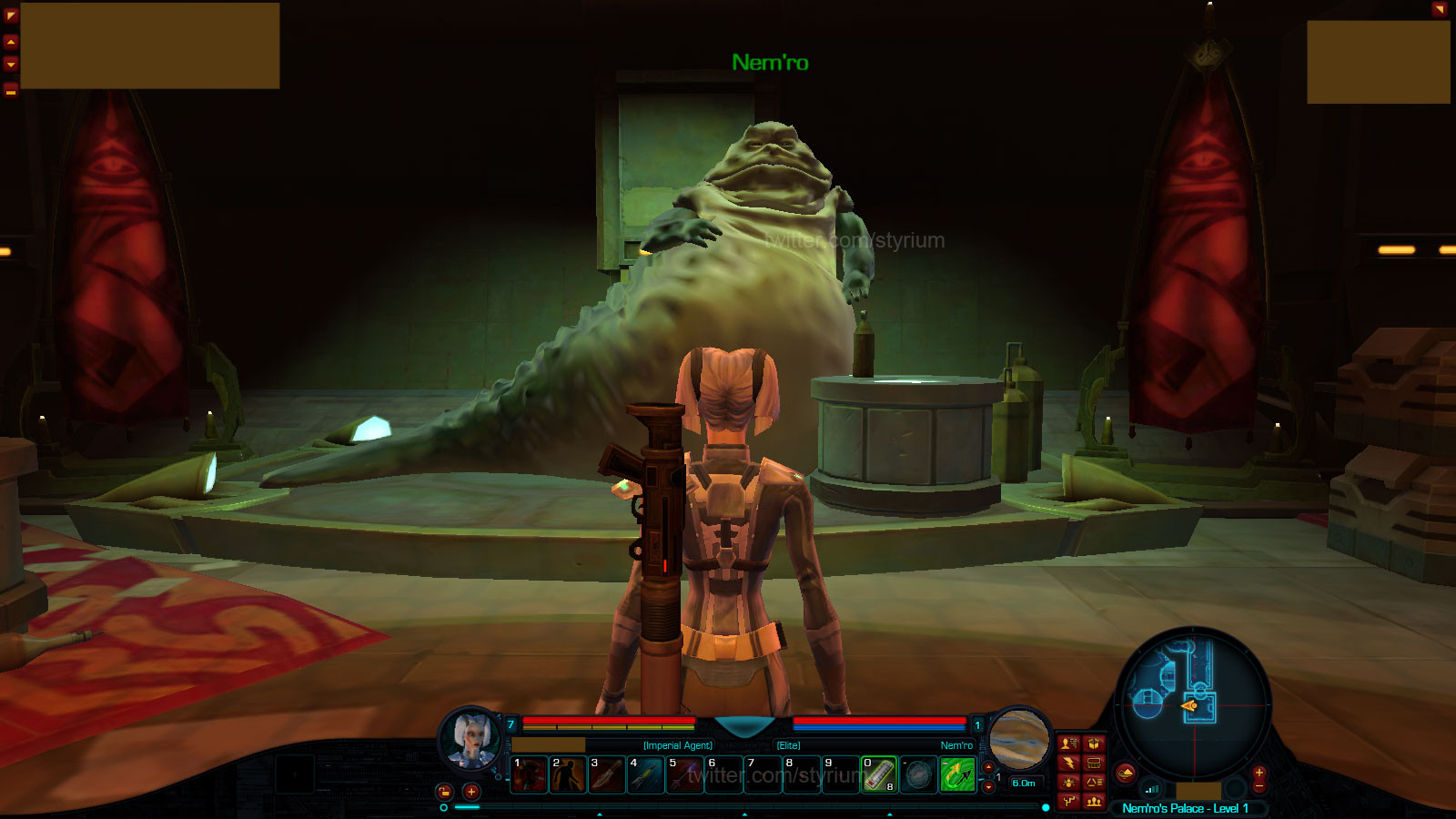The height and width of the screenshot is (819, 1456).
Task: Trigger the dart ability in slot 4
Action: 646,775
